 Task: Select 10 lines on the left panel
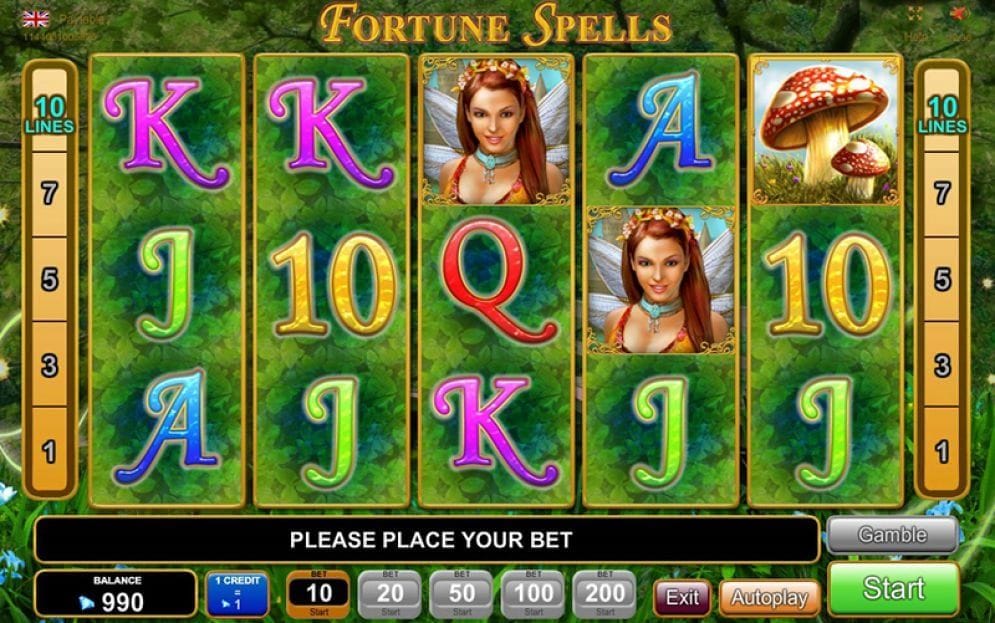tap(49, 115)
